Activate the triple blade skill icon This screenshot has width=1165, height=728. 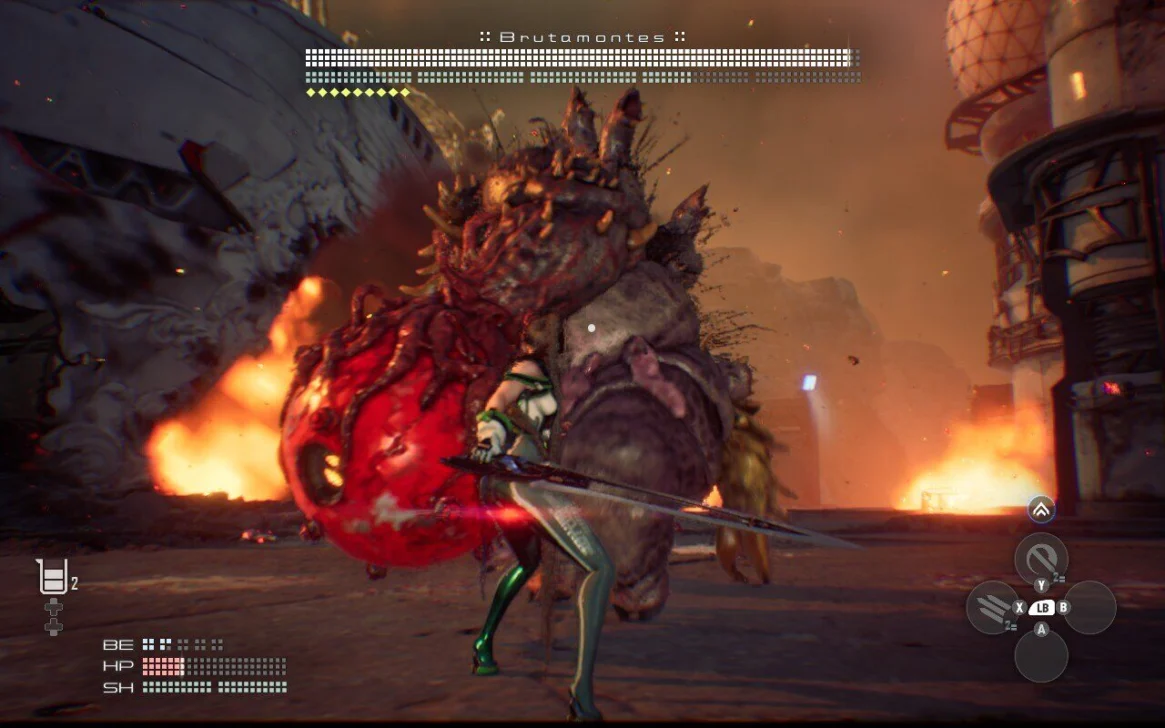tap(991, 606)
